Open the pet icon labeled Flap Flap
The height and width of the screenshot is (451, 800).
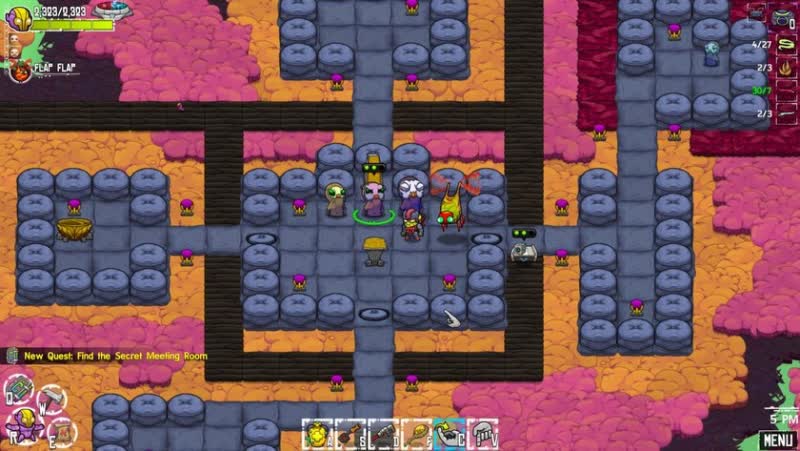(19, 69)
